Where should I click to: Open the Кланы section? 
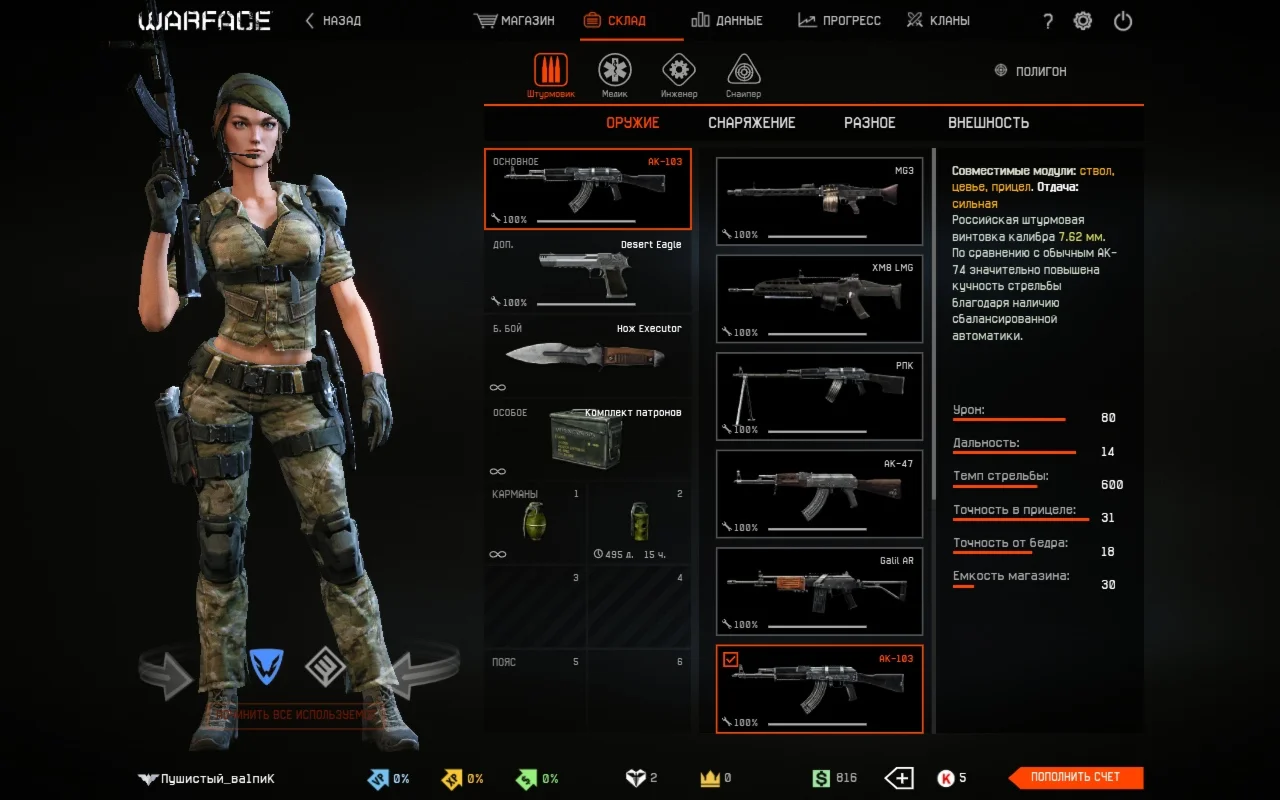point(937,20)
